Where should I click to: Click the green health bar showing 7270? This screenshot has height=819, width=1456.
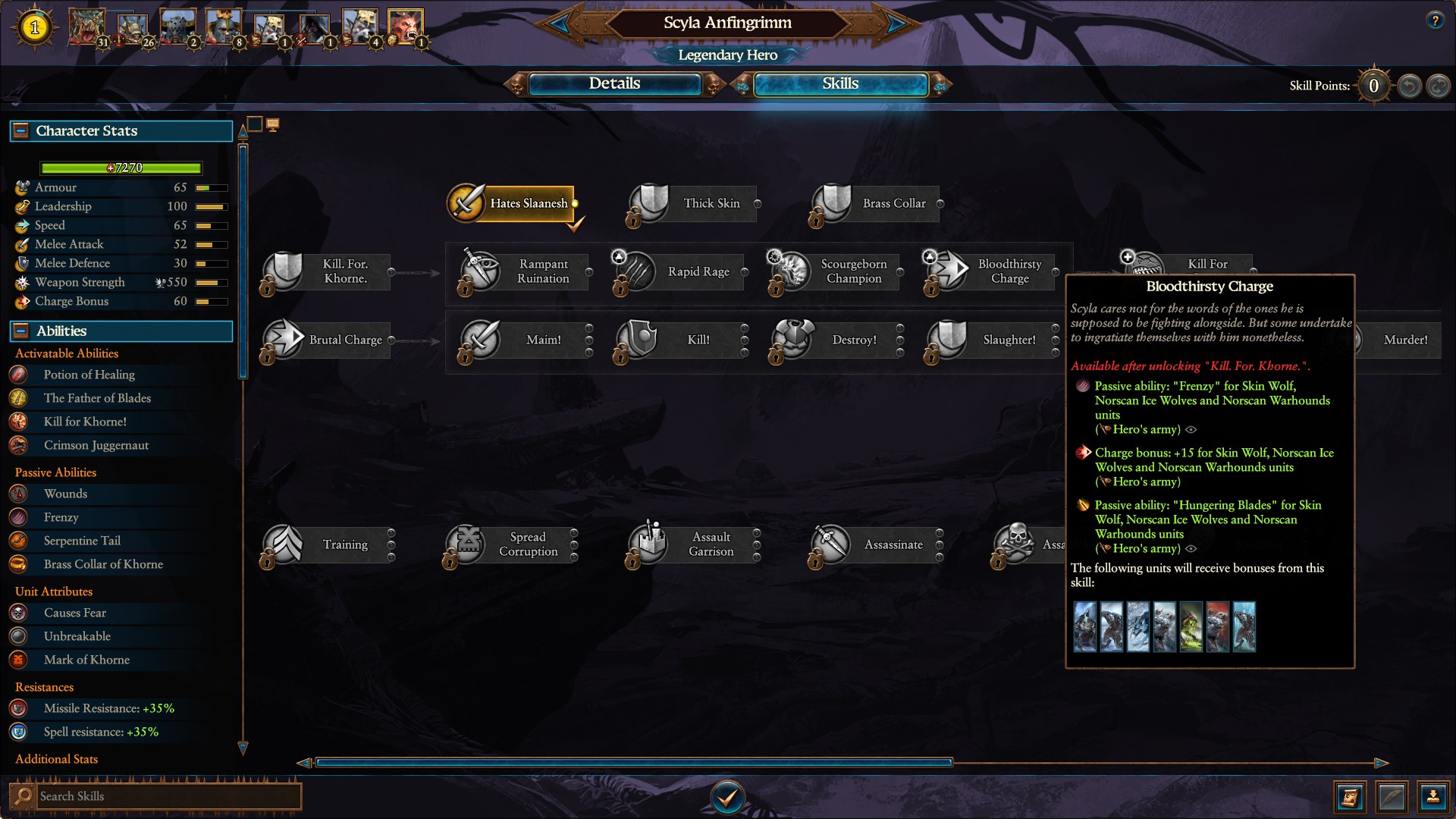pyautogui.click(x=121, y=167)
